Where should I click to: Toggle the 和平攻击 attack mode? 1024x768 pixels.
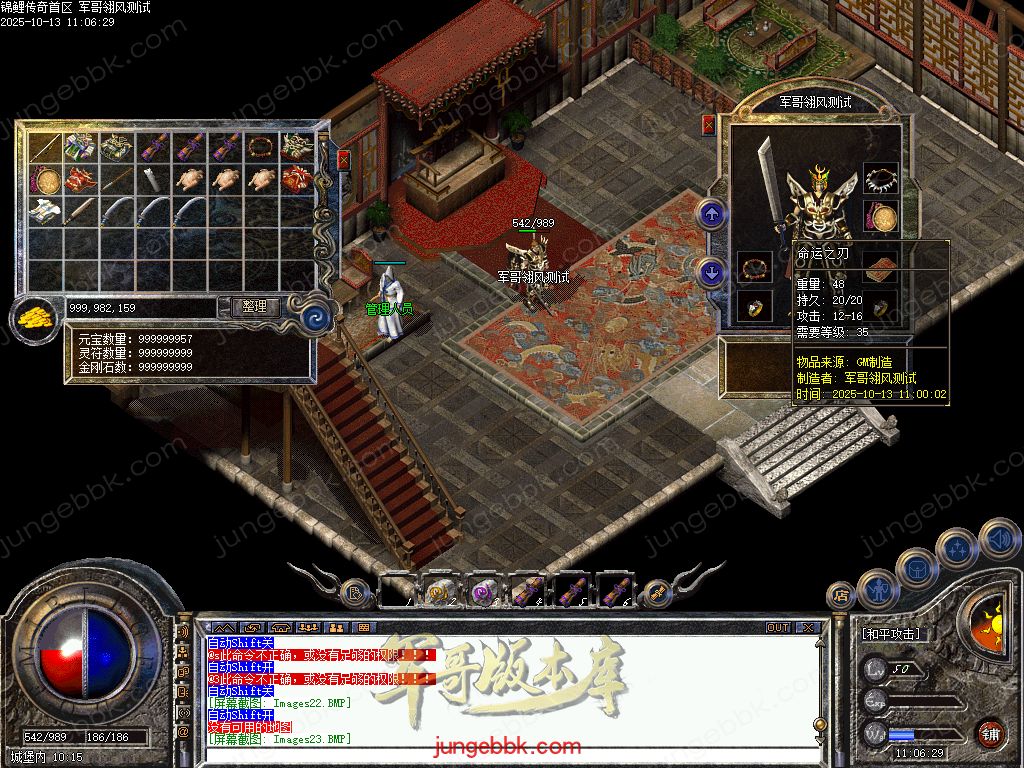891,634
